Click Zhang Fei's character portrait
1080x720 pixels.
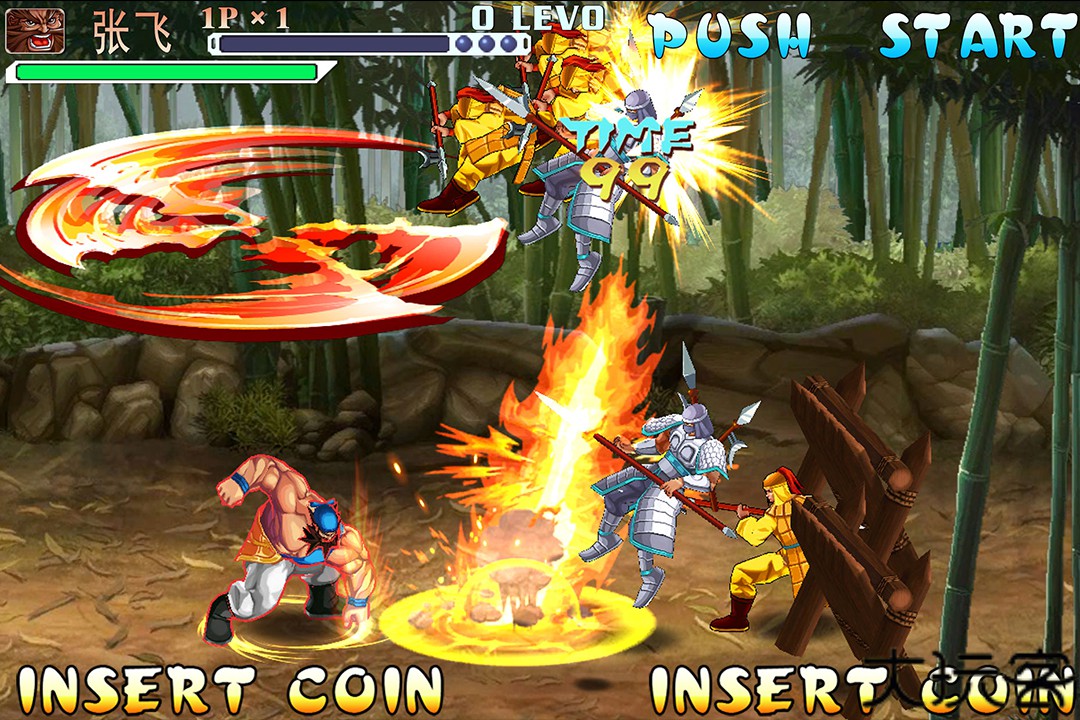[35, 31]
